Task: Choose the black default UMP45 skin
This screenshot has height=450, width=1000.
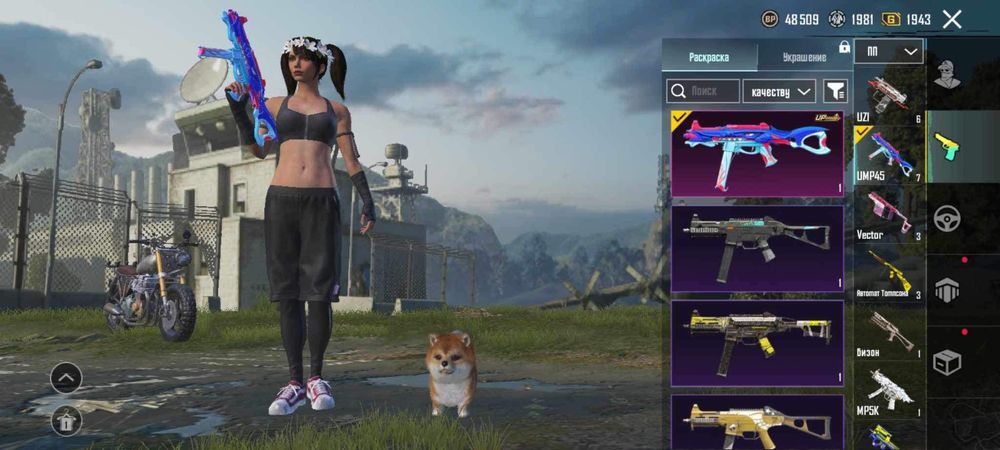Action: coord(757,248)
